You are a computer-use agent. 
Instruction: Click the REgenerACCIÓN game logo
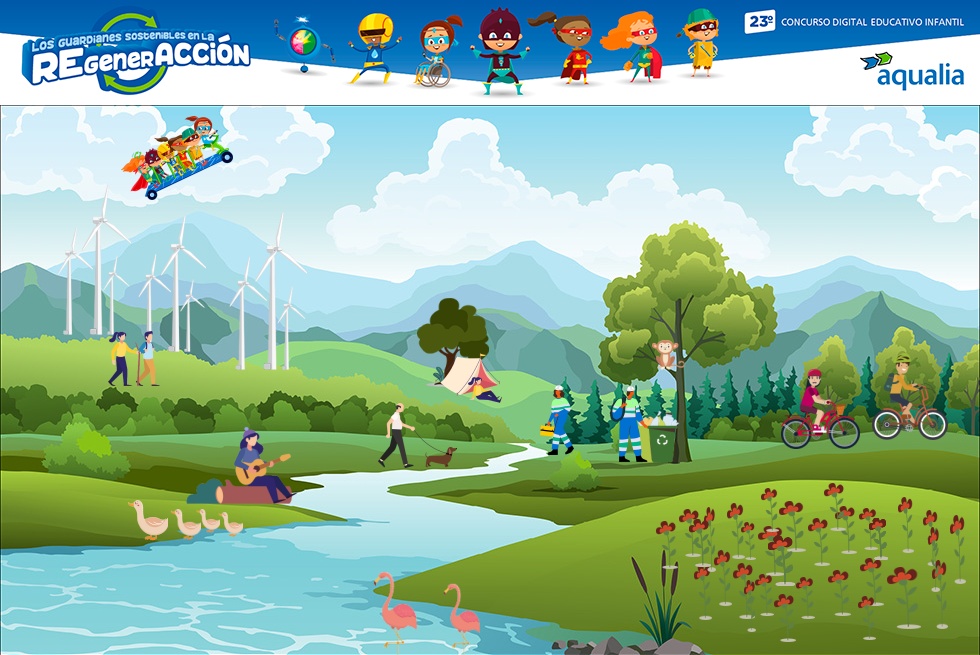136,54
